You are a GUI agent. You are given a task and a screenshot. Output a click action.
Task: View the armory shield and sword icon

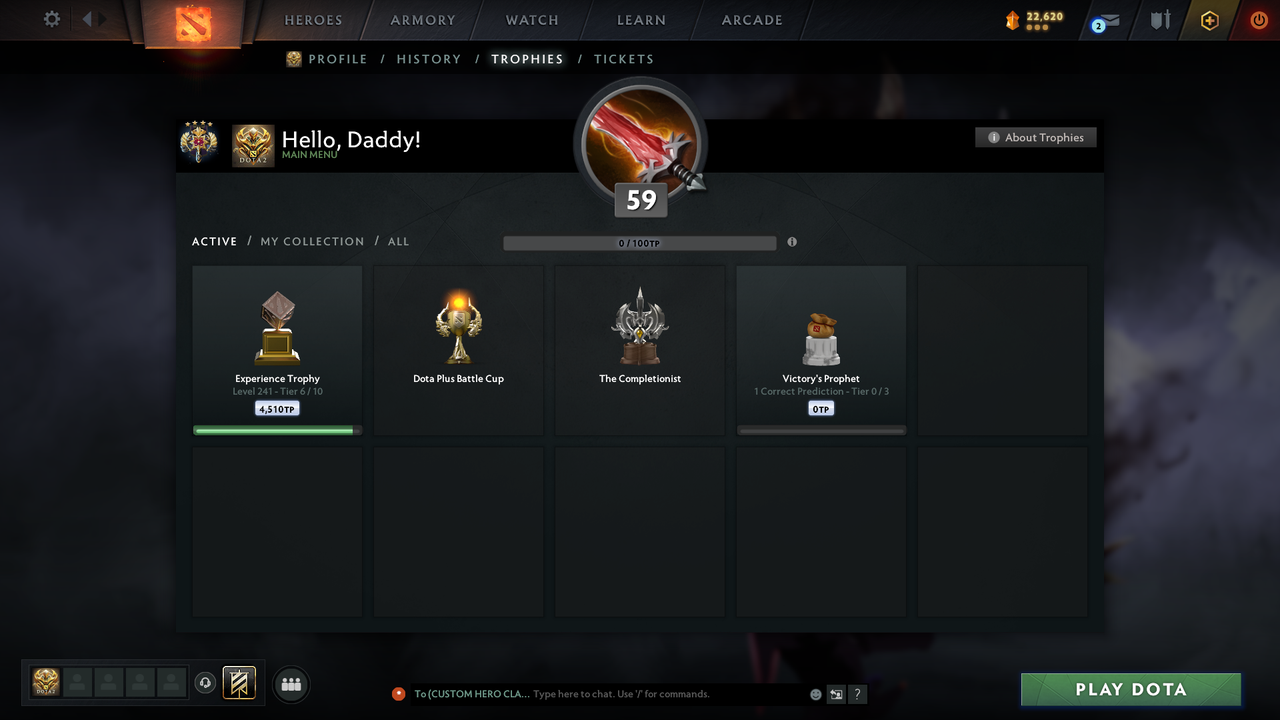point(1159,20)
